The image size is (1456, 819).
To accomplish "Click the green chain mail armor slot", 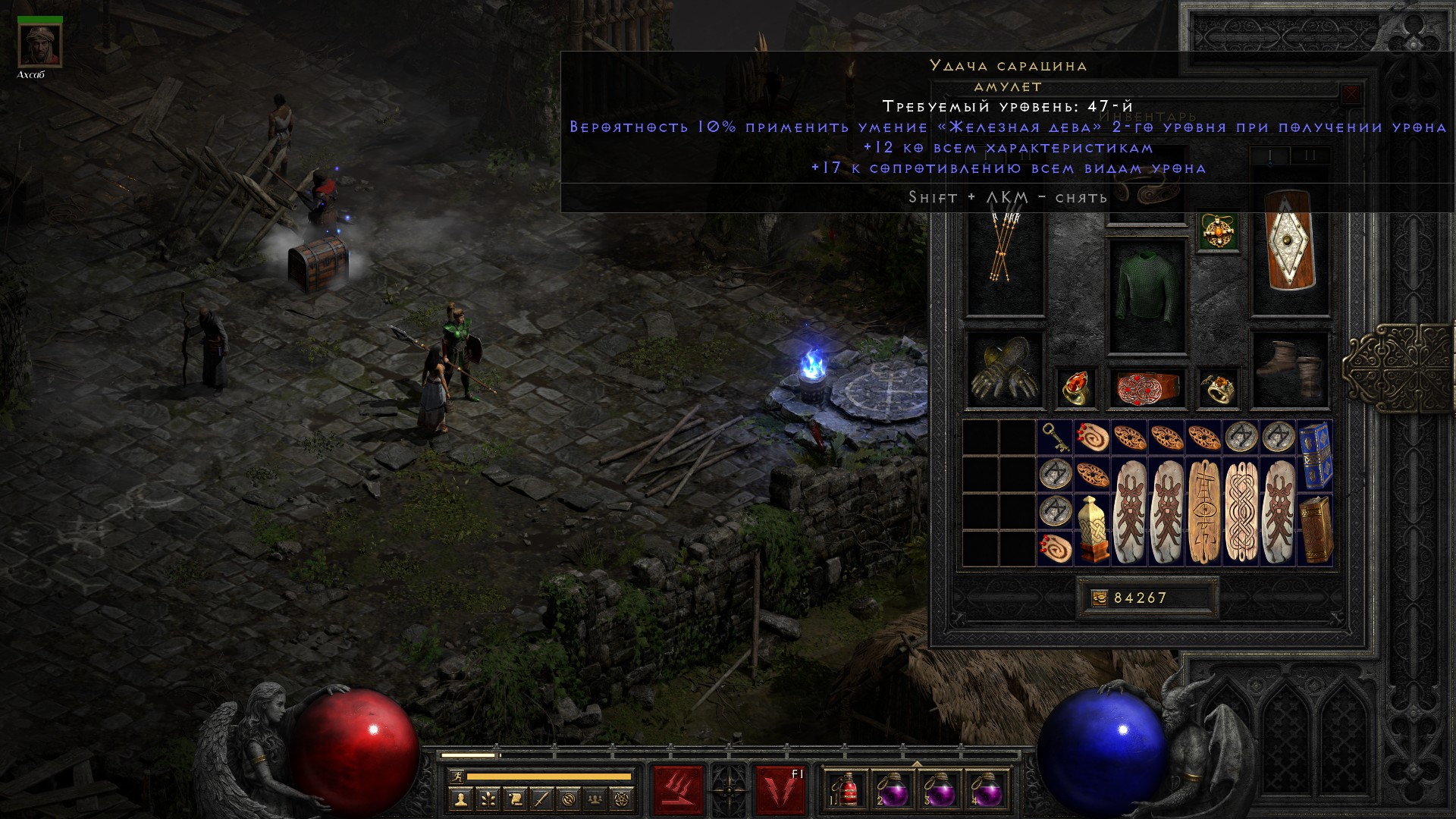I will (1146, 296).
